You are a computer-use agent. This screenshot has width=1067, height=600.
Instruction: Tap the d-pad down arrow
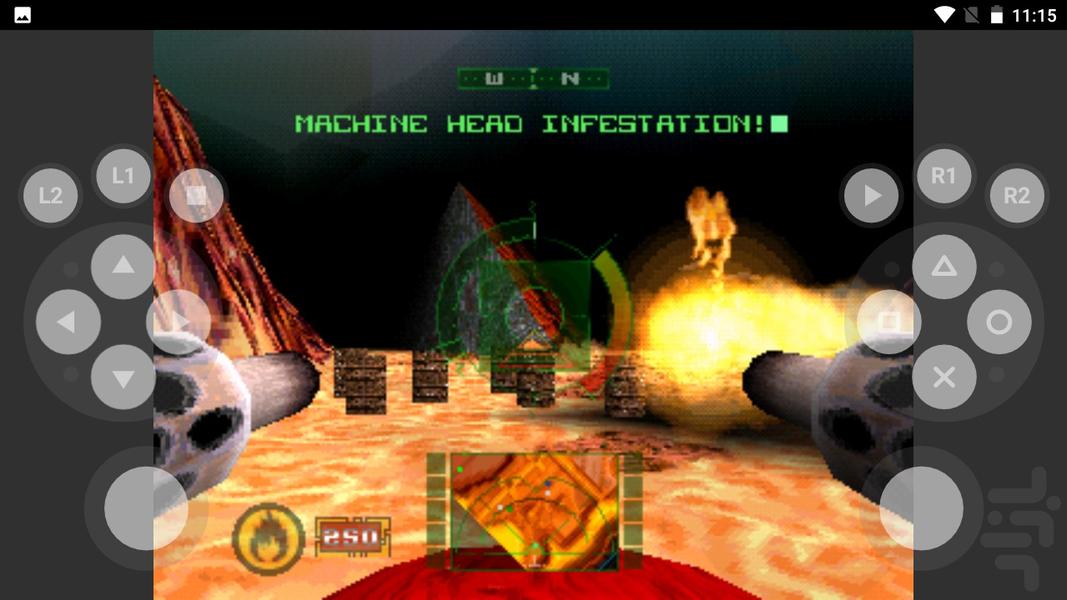123,377
